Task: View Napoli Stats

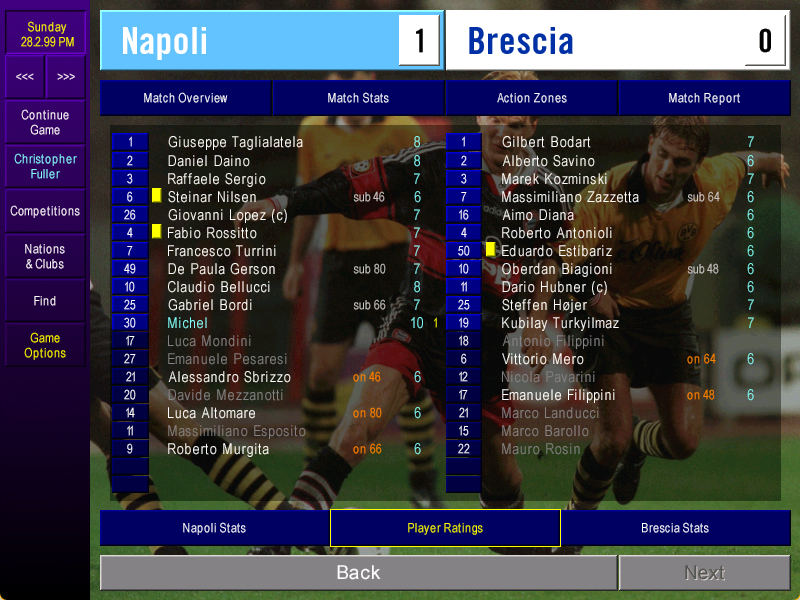Action: coord(214,528)
